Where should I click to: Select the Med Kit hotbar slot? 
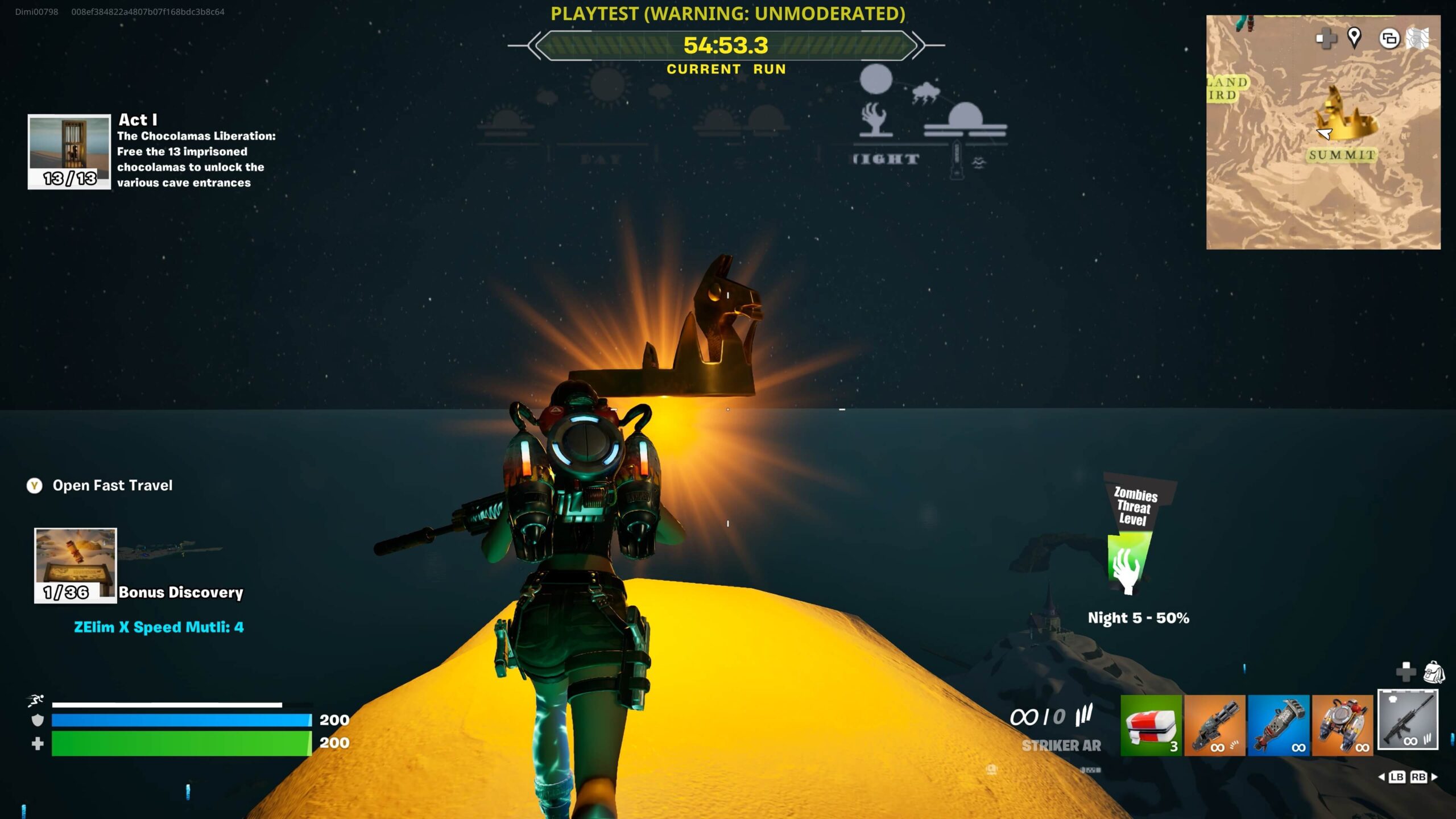point(1151,725)
